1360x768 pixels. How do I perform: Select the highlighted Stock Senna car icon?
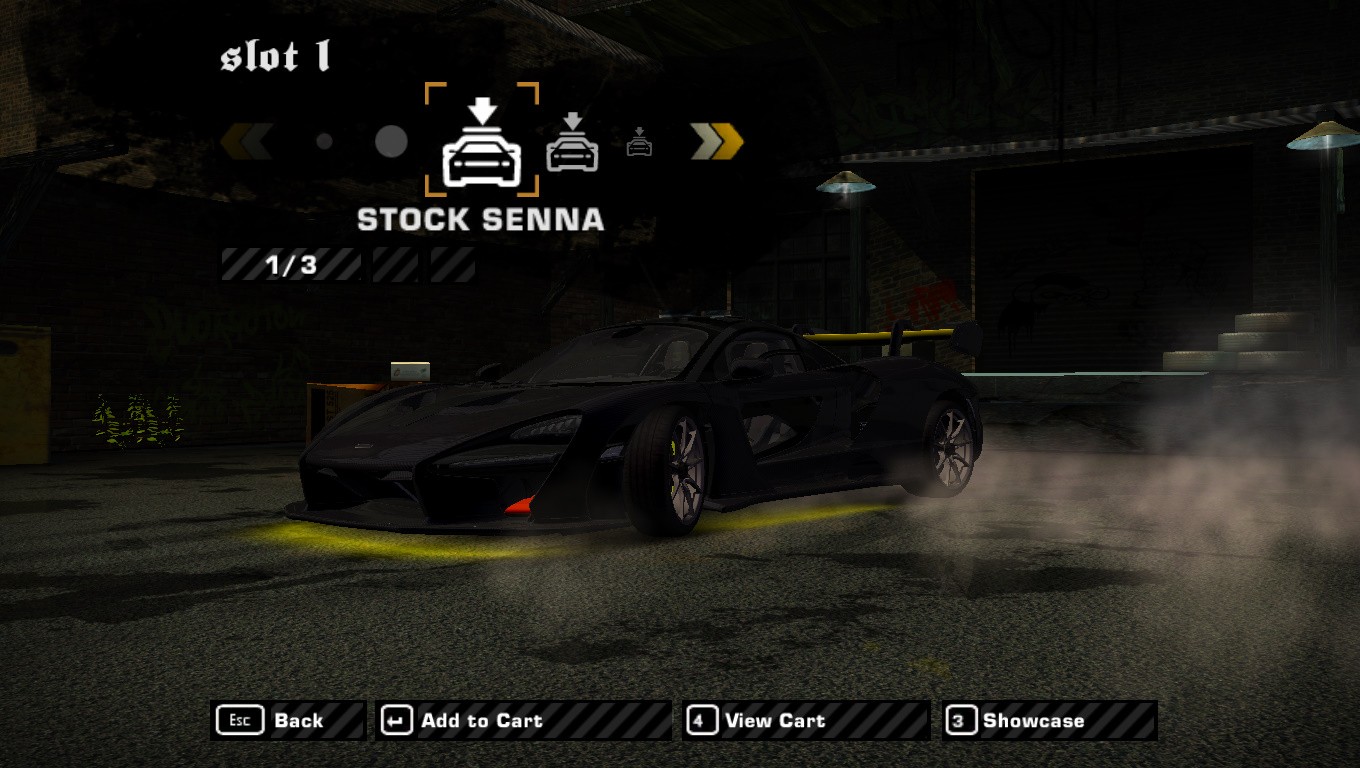482,141
